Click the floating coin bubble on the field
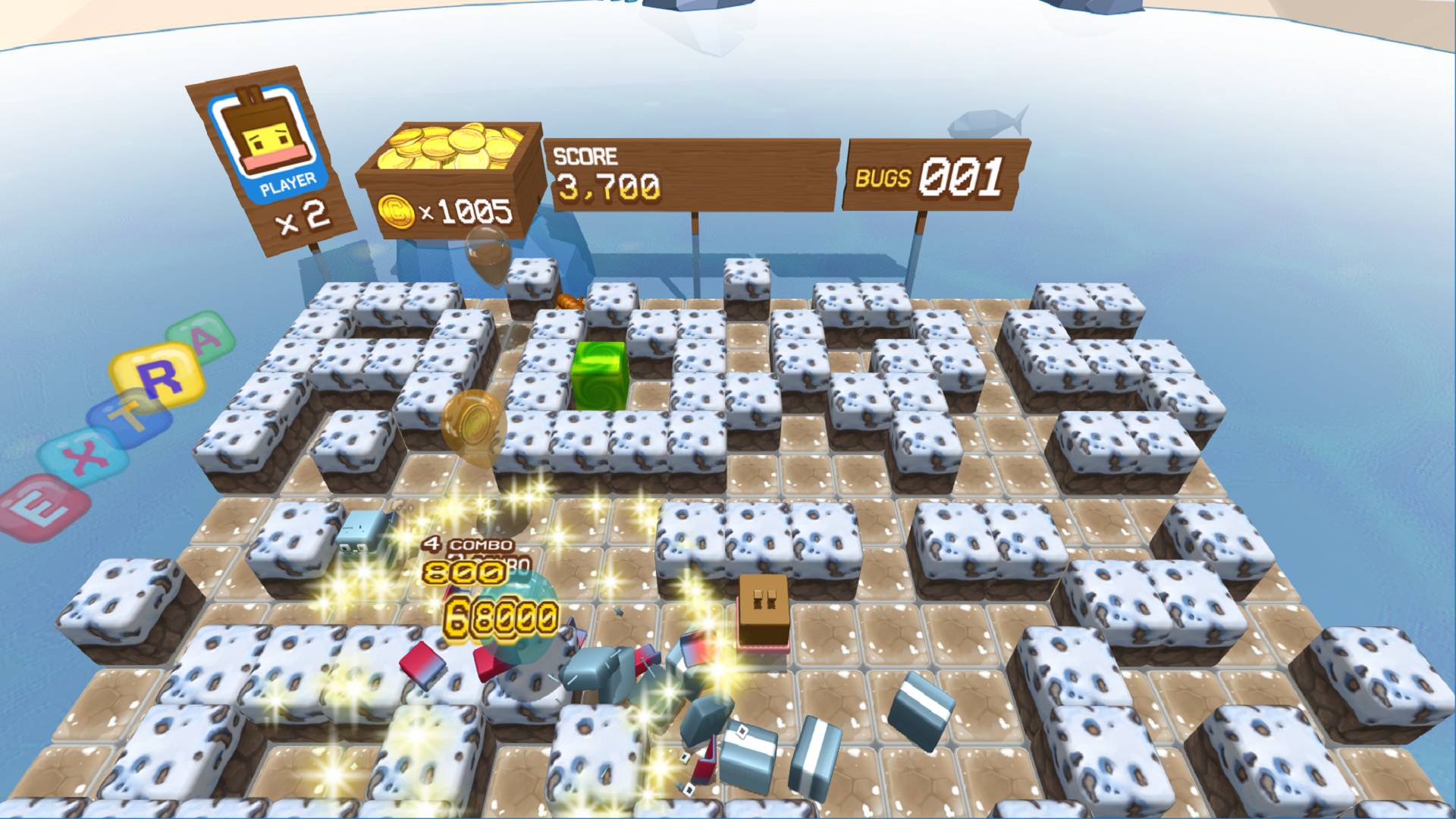This screenshot has height=819, width=1456. (x=474, y=421)
